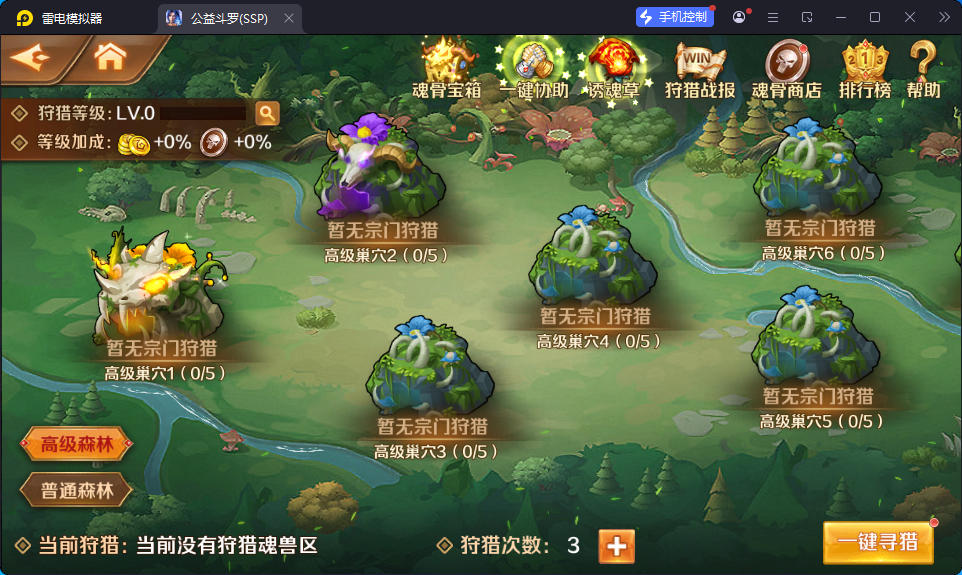
Task: Go to the home screen
Action: point(110,58)
